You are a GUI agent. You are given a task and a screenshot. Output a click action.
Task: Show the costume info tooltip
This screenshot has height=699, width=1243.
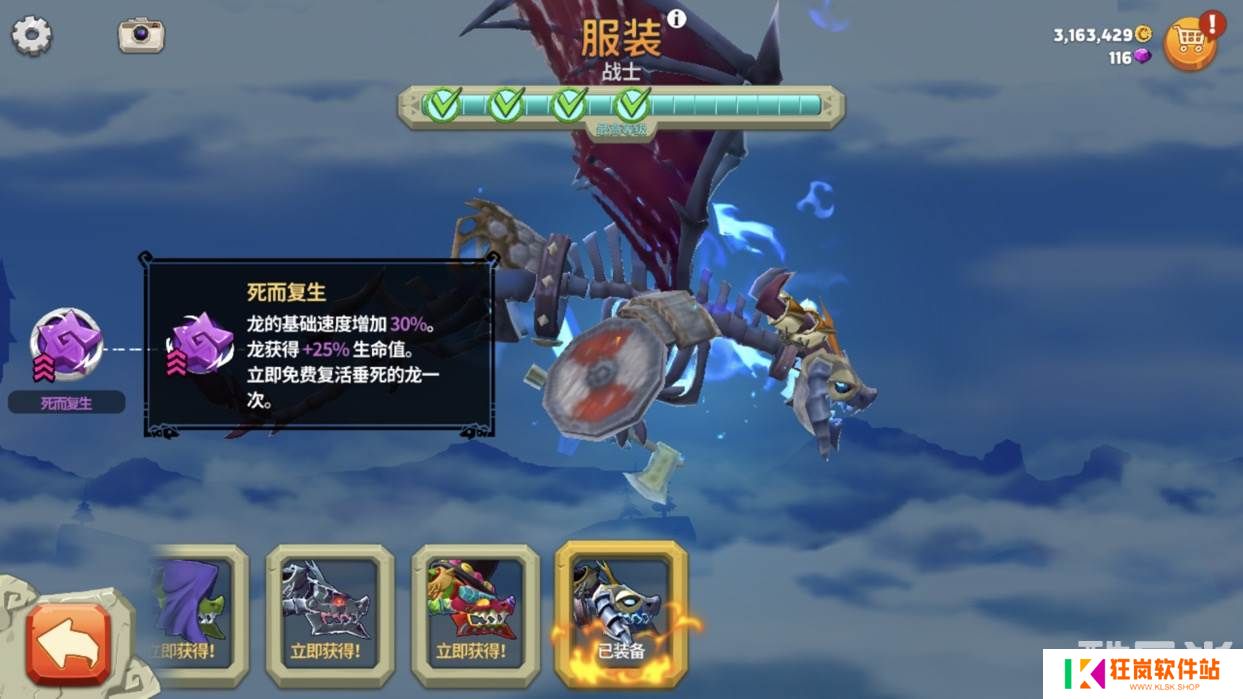pos(677,19)
